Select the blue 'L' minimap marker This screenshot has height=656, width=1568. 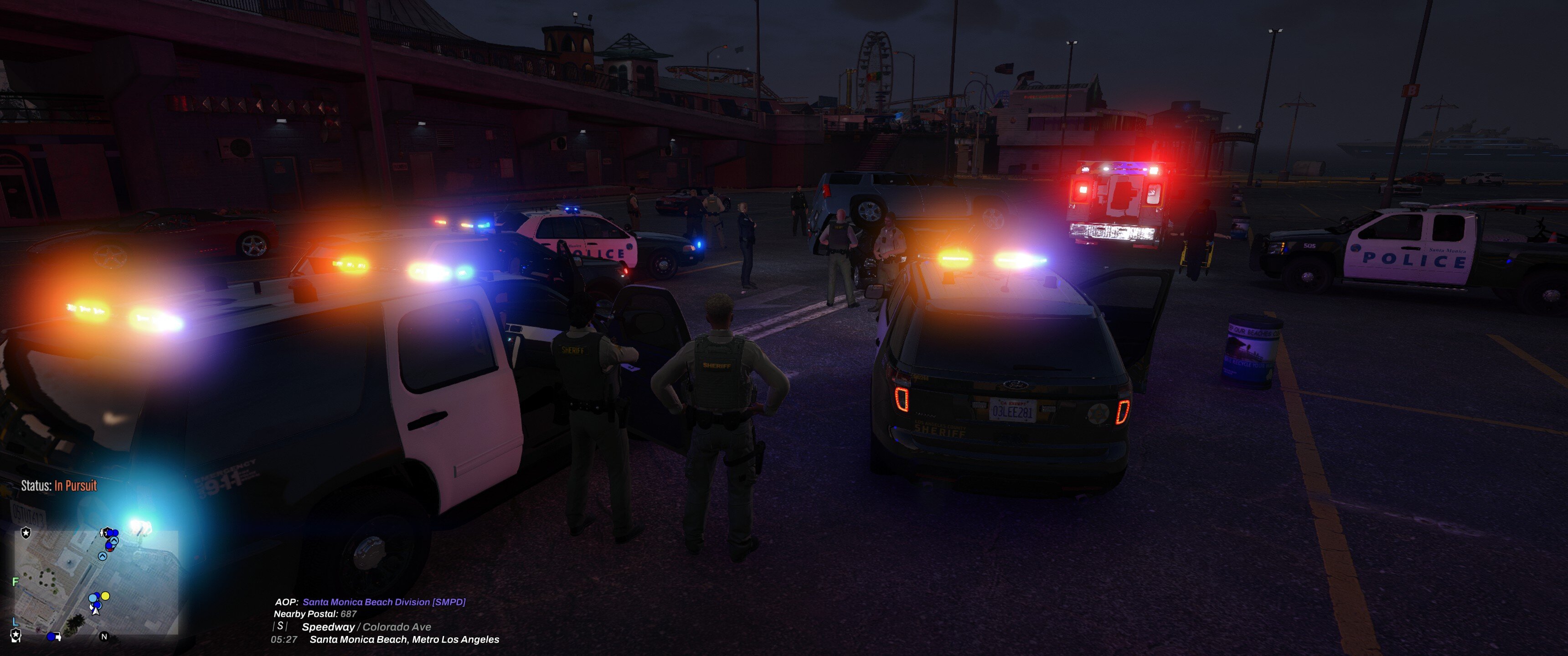coord(16,622)
